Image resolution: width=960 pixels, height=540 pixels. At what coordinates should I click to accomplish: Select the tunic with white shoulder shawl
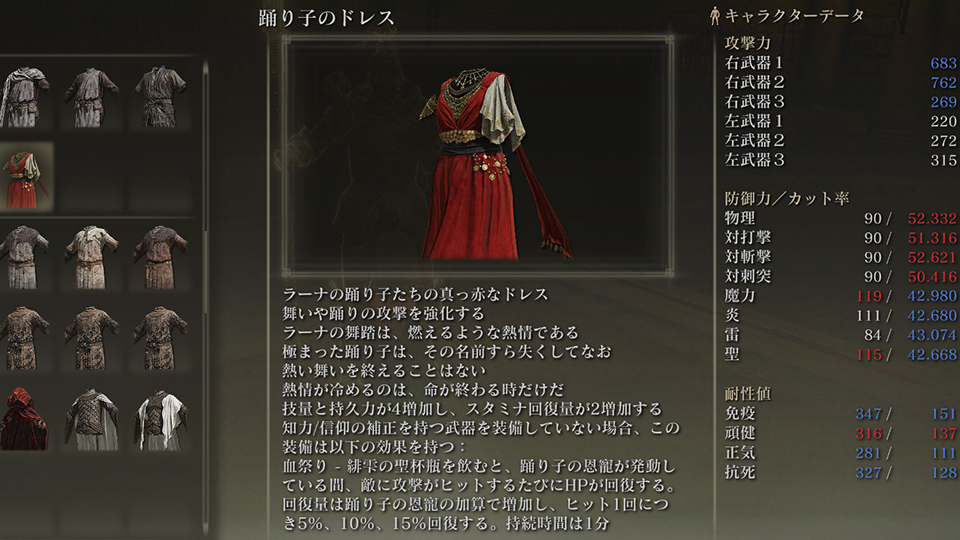click(x=24, y=96)
